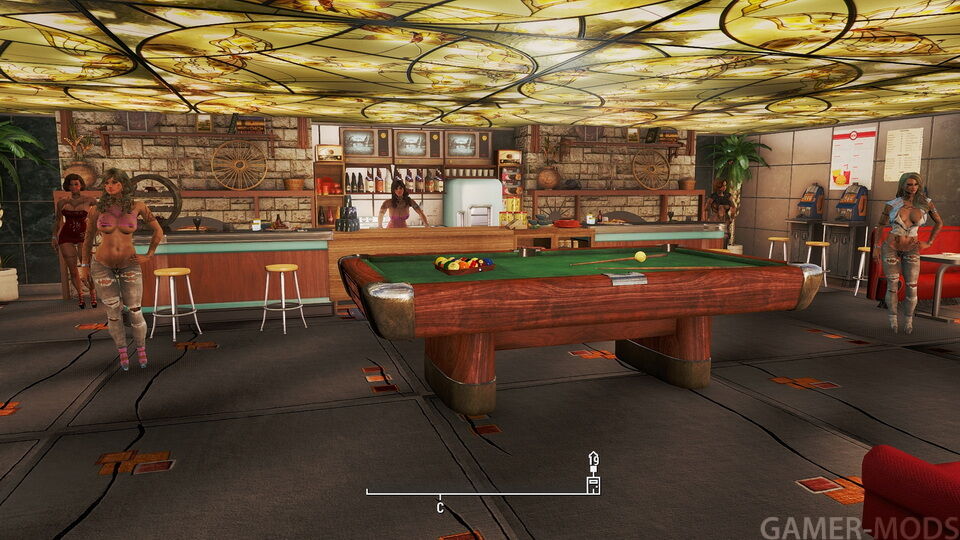Click the location marker icon on the compass
This screenshot has width=960, height=540.
(x=593, y=484)
